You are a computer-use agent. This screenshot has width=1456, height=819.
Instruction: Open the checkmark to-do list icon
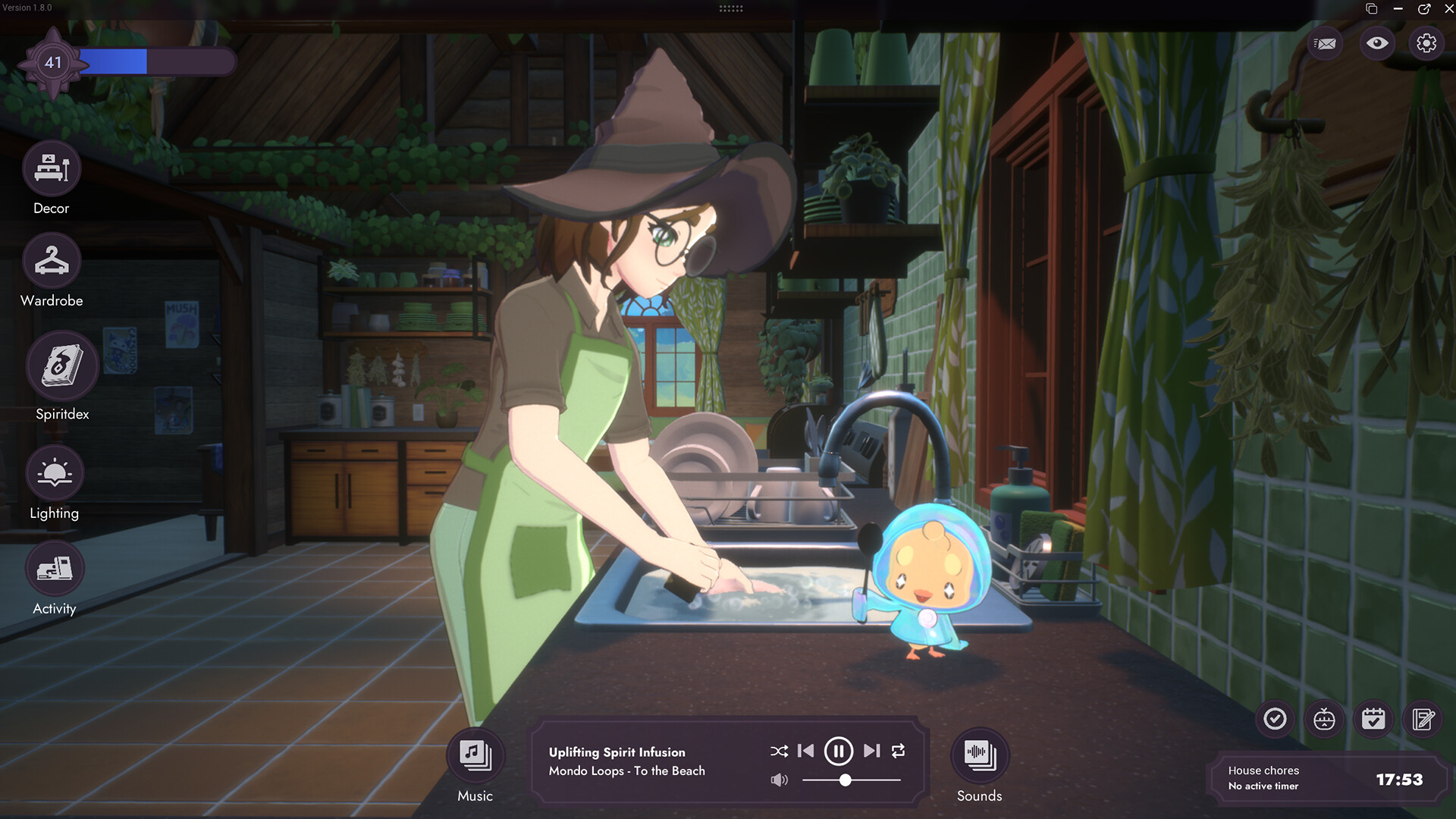tap(1276, 718)
